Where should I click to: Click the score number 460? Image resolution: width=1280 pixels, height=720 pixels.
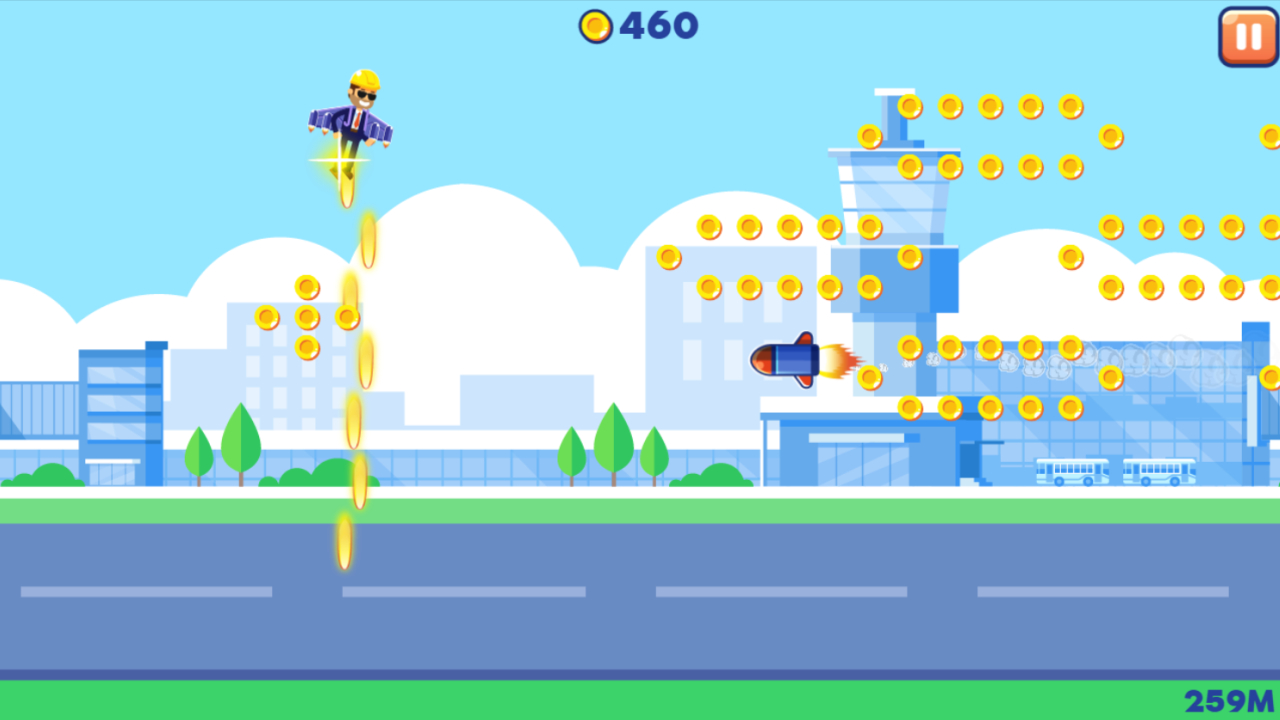660,25
